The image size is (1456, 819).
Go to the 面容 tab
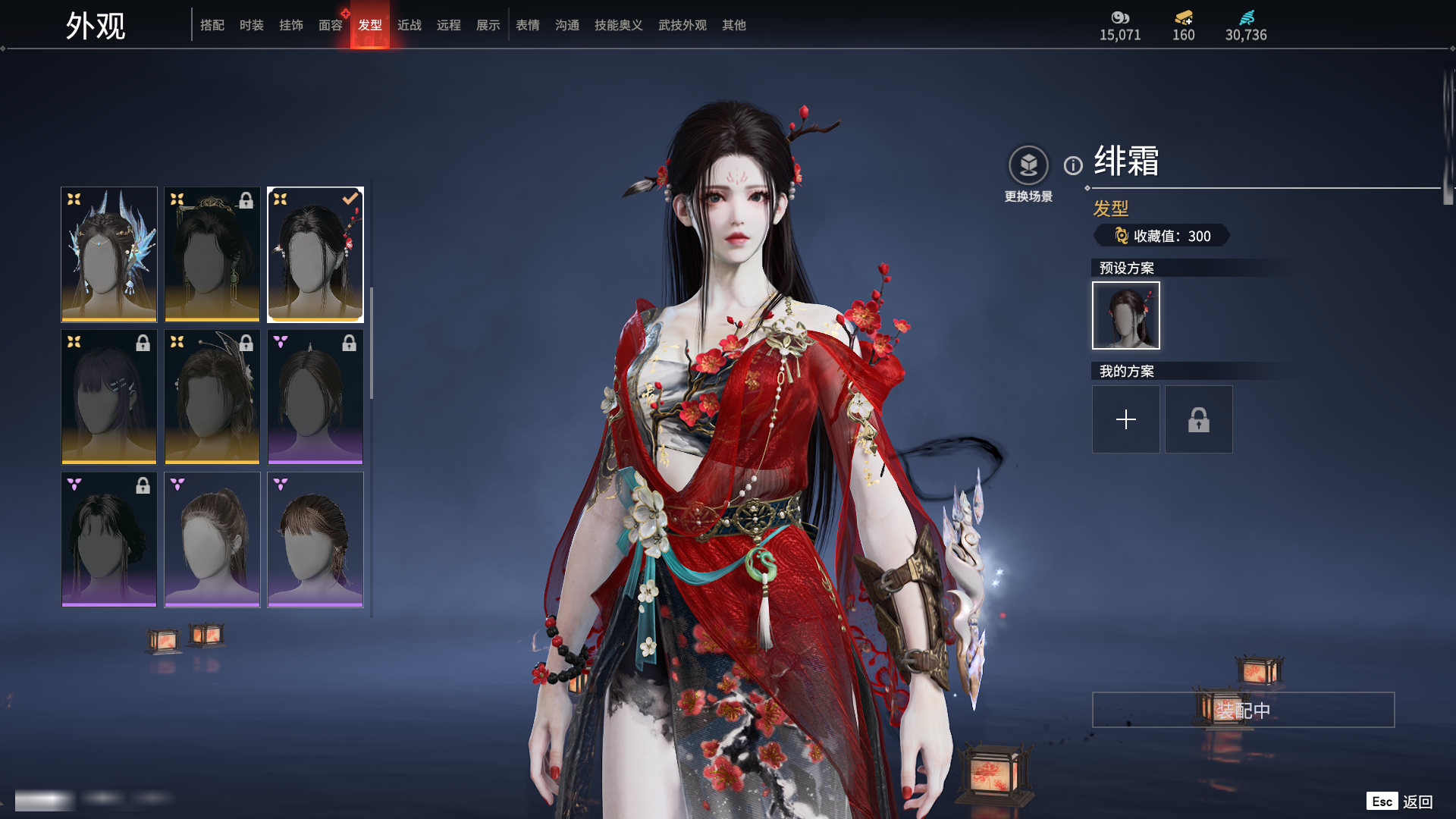click(331, 25)
